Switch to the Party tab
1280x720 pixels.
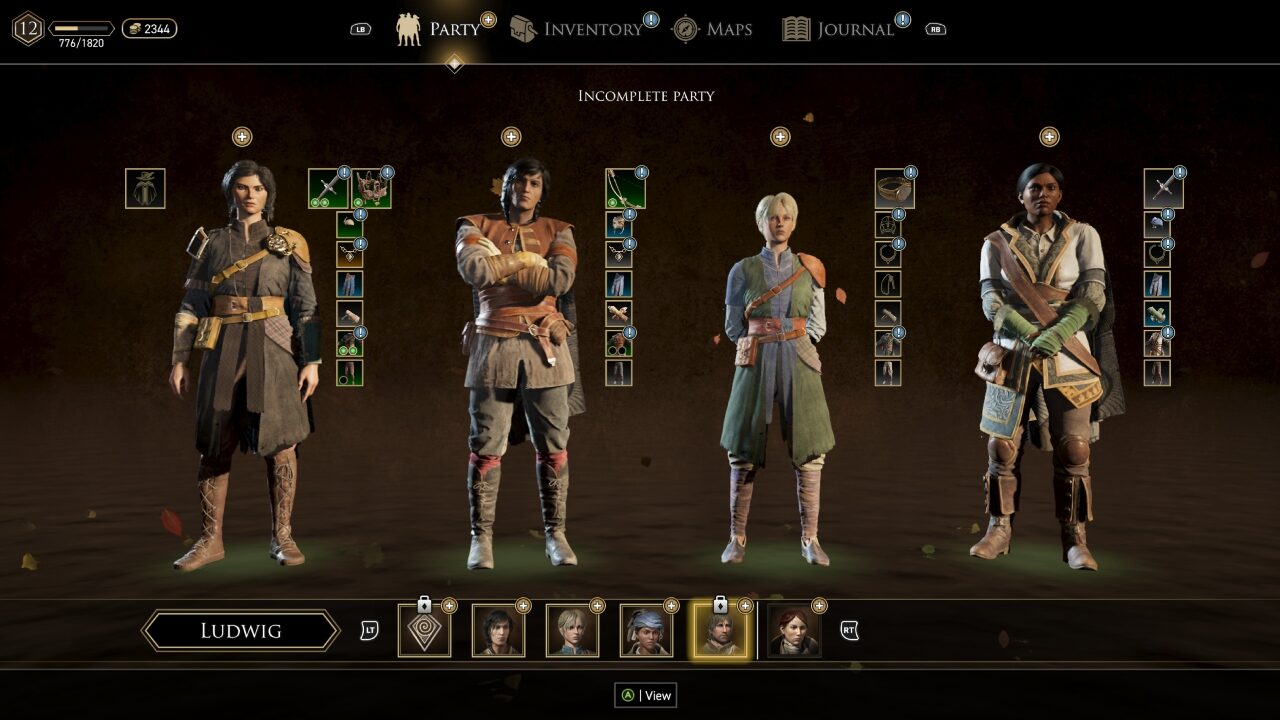(x=439, y=29)
